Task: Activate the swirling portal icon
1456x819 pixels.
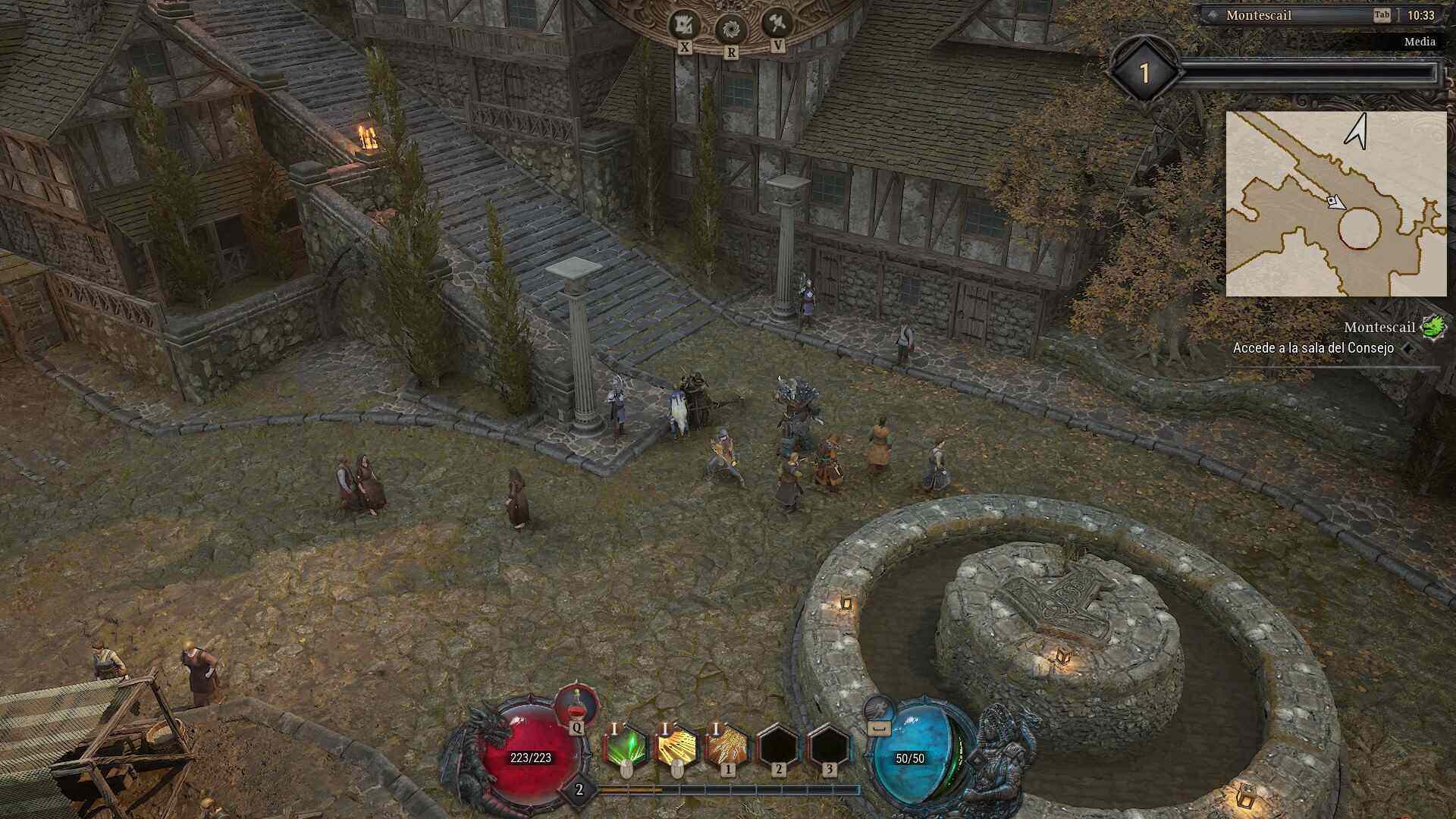Action: 731,30
